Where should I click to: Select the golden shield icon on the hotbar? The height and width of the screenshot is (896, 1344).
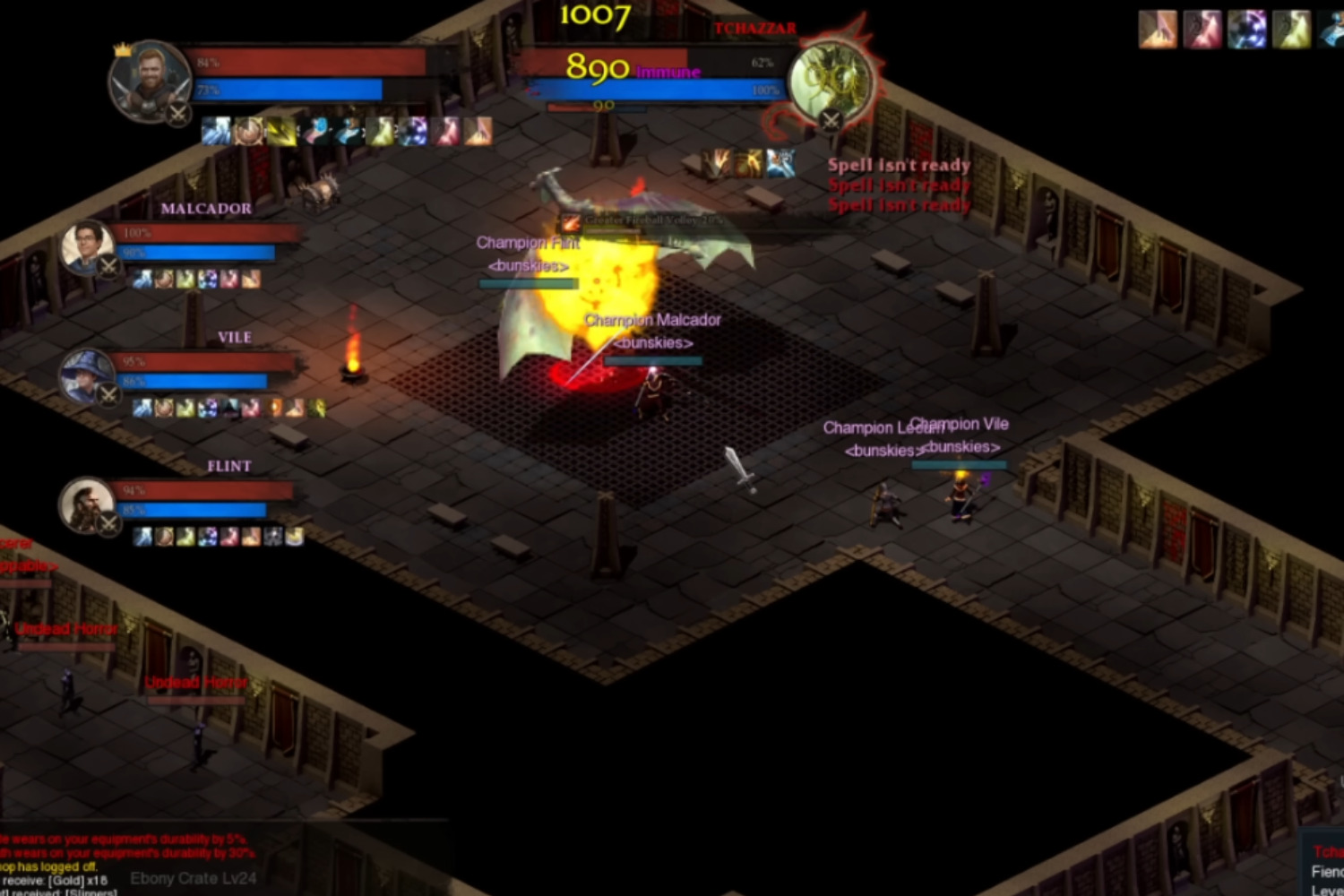click(x=249, y=132)
